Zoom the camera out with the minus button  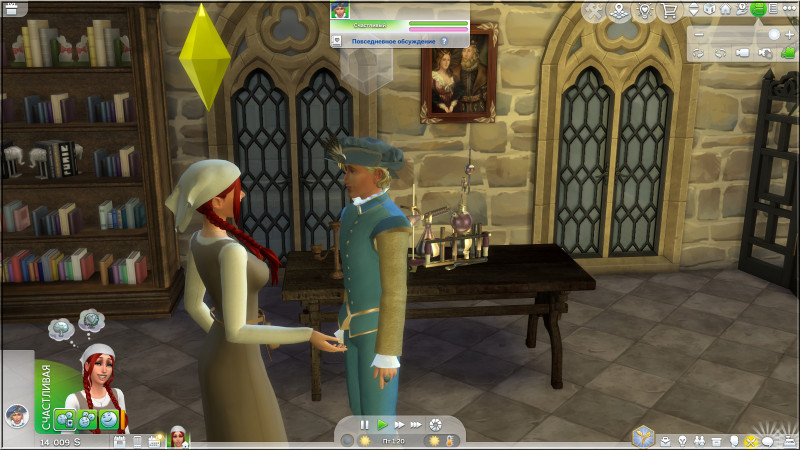pos(699,34)
